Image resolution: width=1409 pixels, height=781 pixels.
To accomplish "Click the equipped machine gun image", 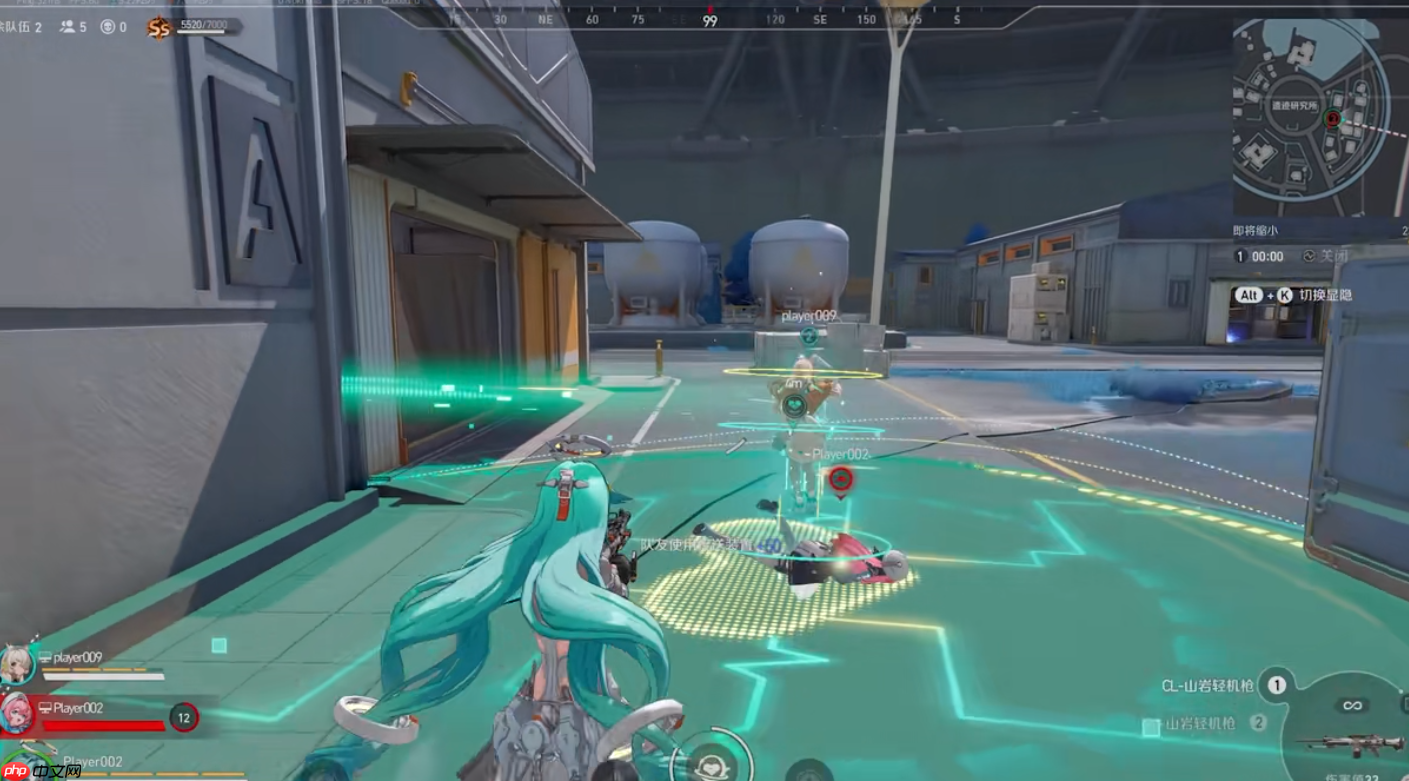I will [1342, 743].
